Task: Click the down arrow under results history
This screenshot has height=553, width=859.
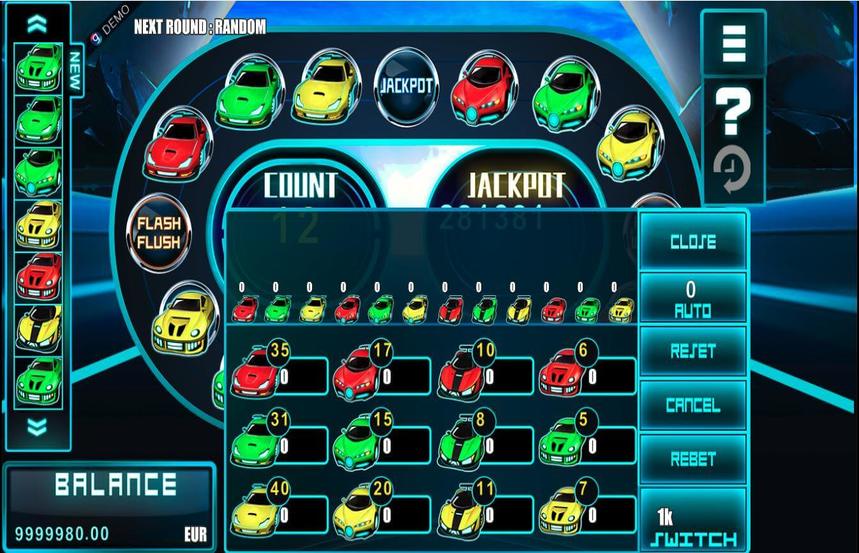Action: (x=37, y=428)
